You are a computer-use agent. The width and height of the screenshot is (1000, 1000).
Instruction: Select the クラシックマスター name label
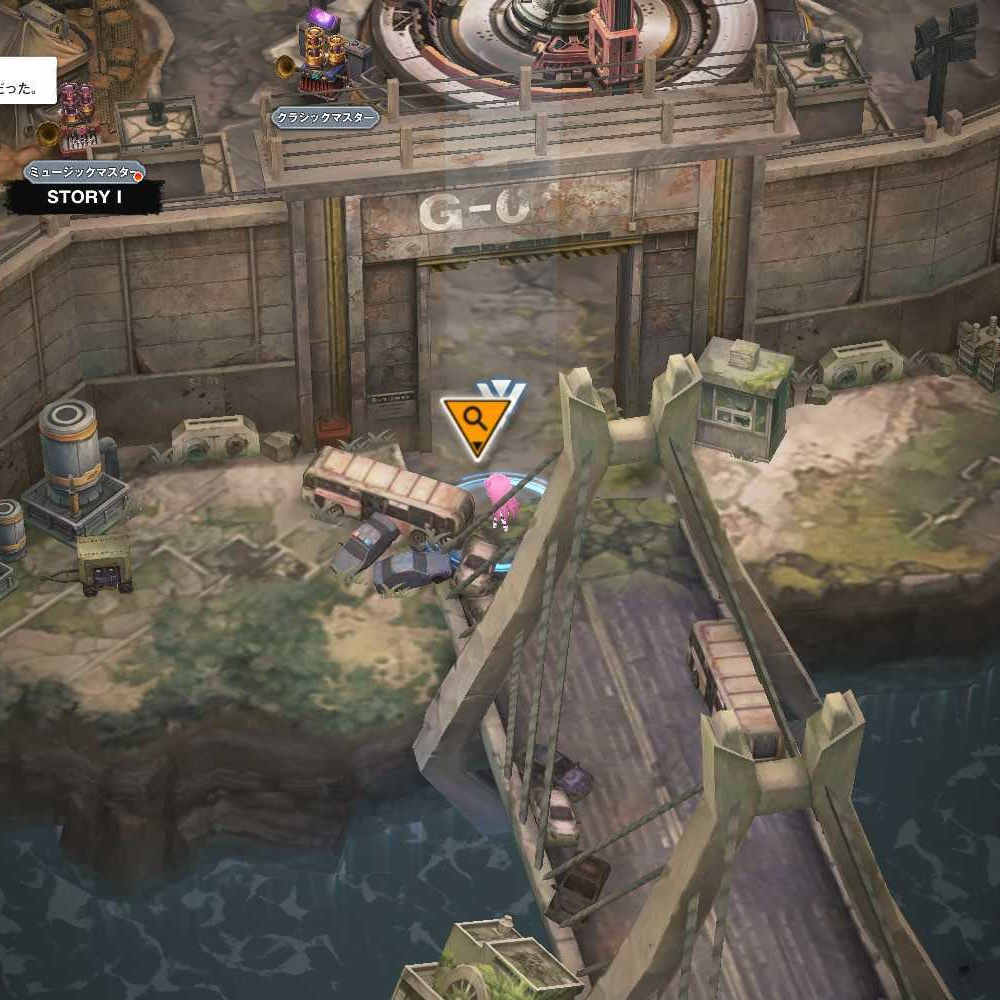326,118
